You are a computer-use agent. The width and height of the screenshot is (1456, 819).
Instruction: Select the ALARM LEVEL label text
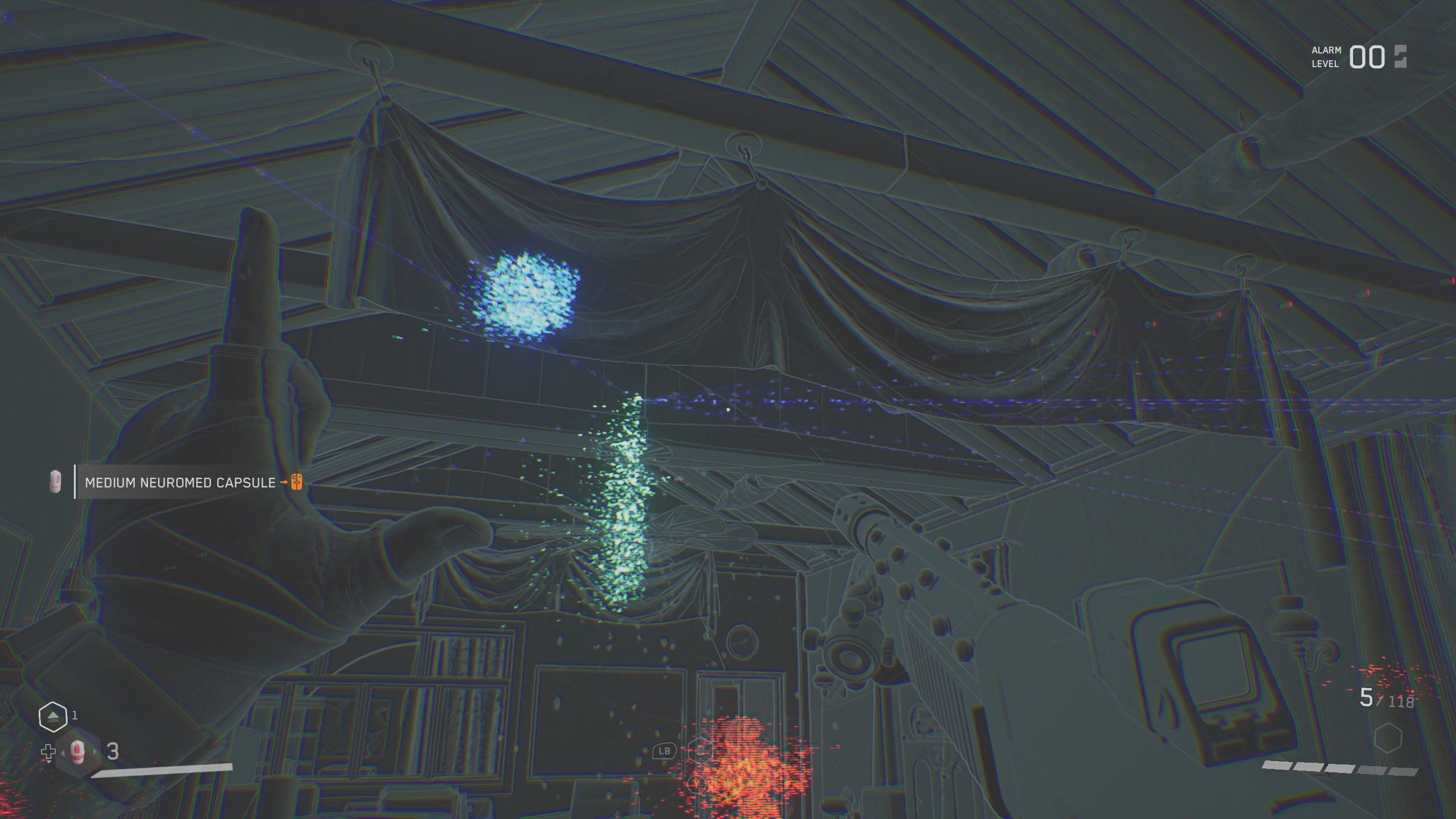[1325, 57]
